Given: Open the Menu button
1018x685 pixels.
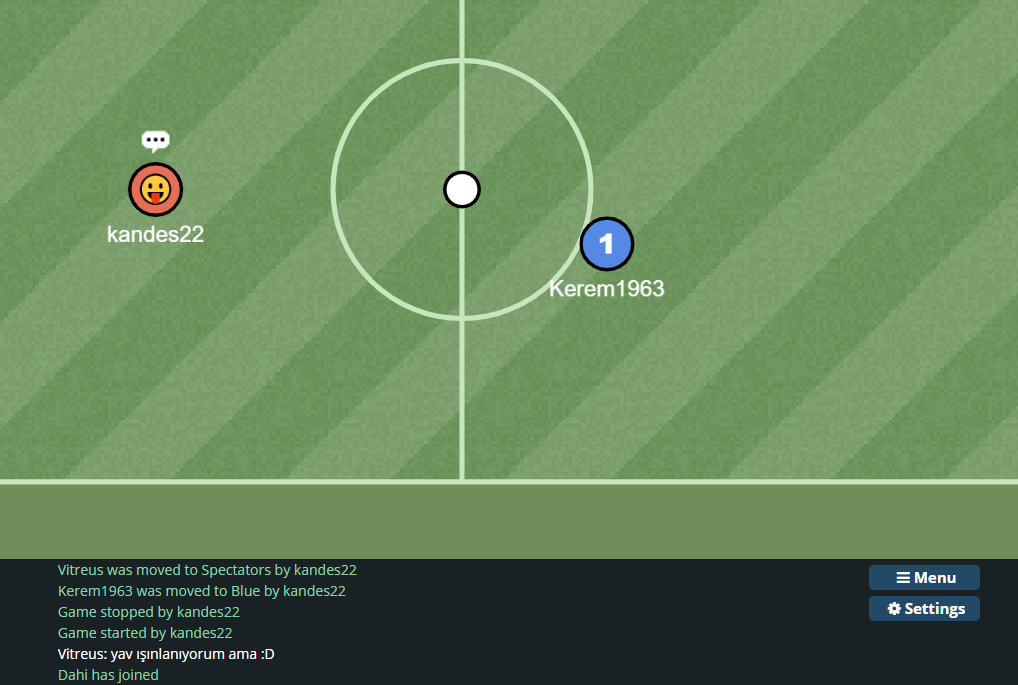Looking at the screenshot, I should [x=924, y=577].
